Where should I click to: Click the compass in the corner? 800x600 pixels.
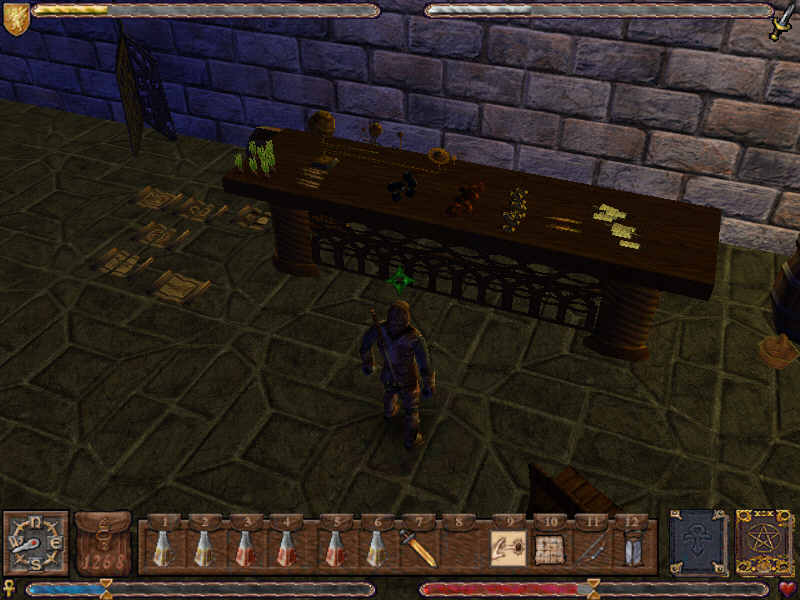coord(35,543)
